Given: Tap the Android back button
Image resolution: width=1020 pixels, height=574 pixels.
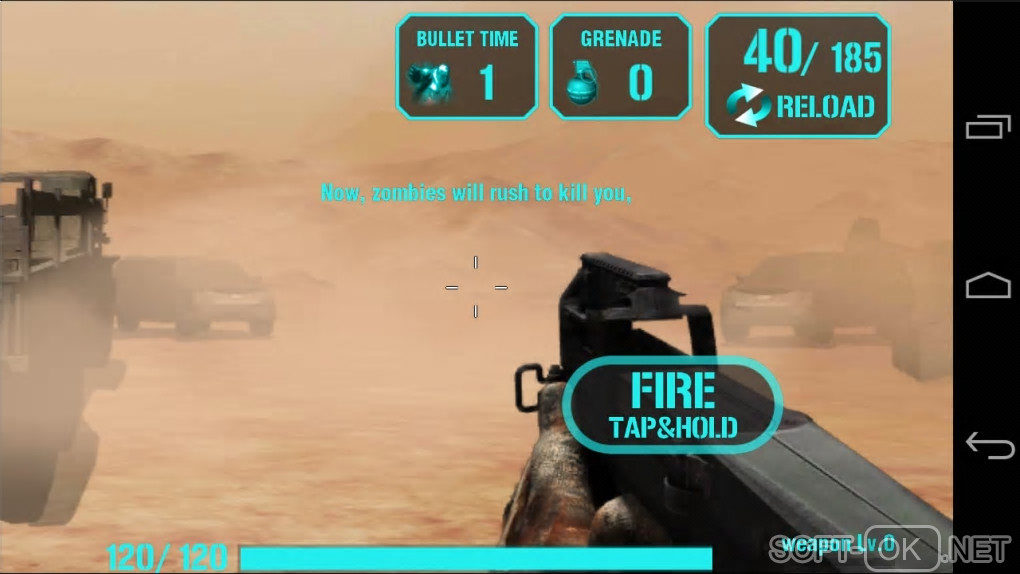Looking at the screenshot, I should (987, 445).
